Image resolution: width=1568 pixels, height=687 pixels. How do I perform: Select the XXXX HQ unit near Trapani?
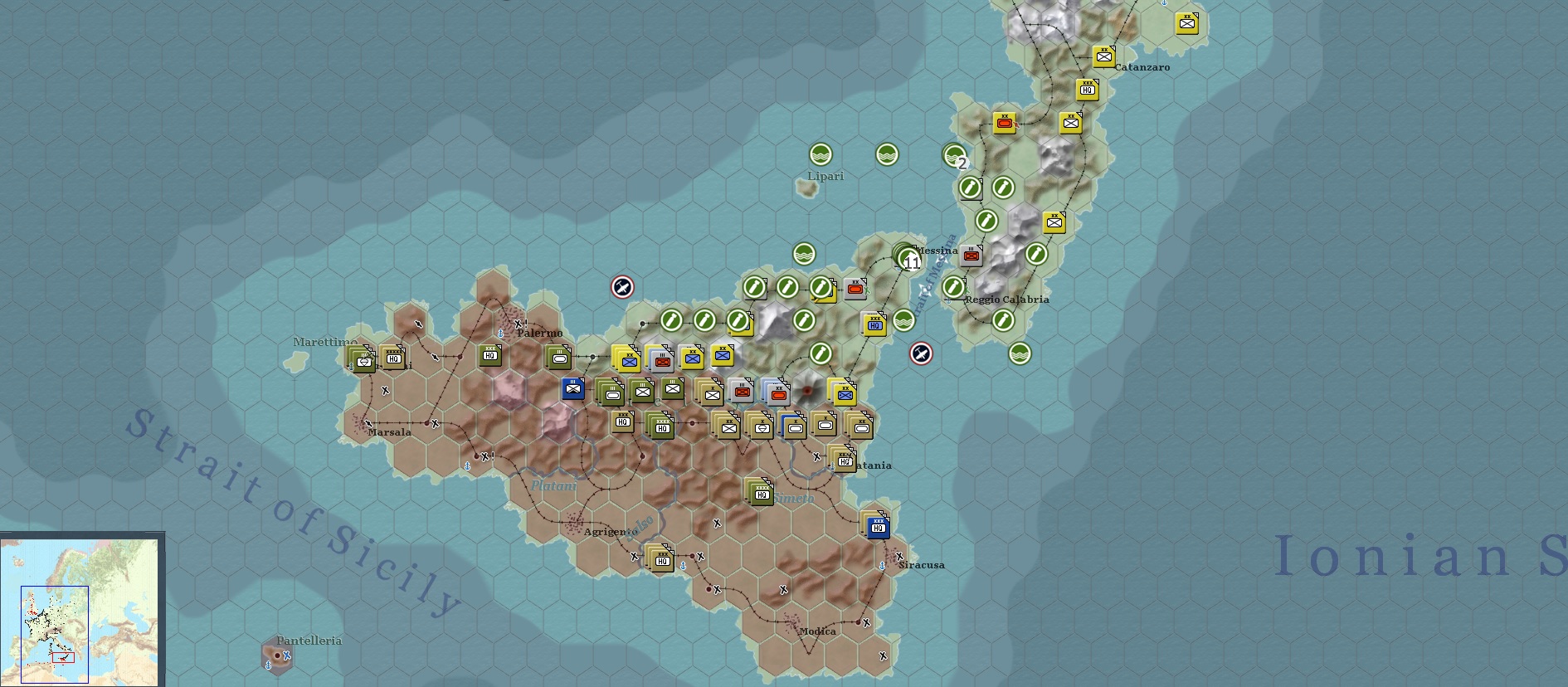click(392, 357)
